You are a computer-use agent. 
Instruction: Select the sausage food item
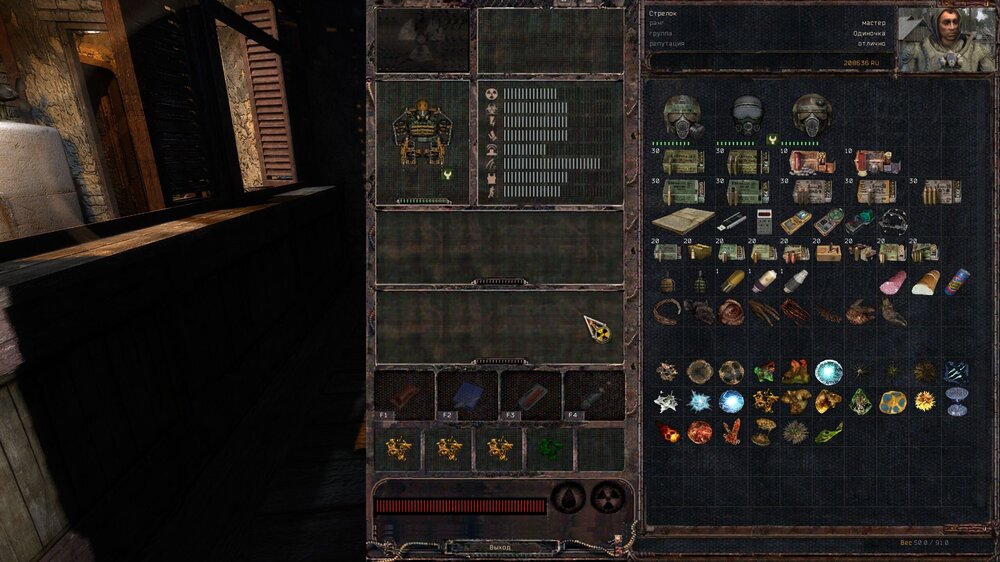click(893, 283)
